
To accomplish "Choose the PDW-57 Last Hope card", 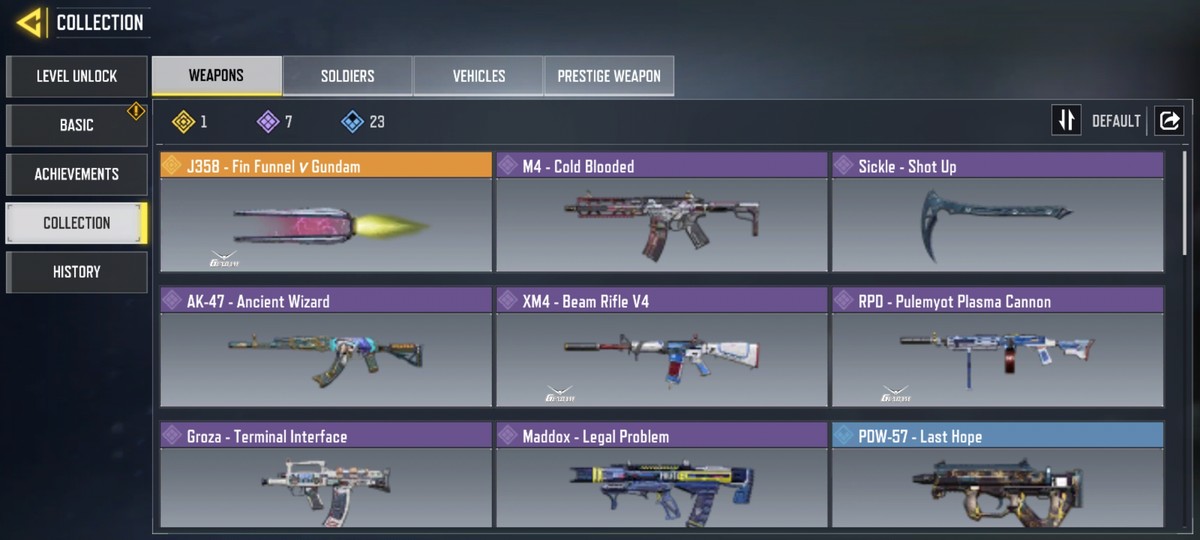I will 997,477.
